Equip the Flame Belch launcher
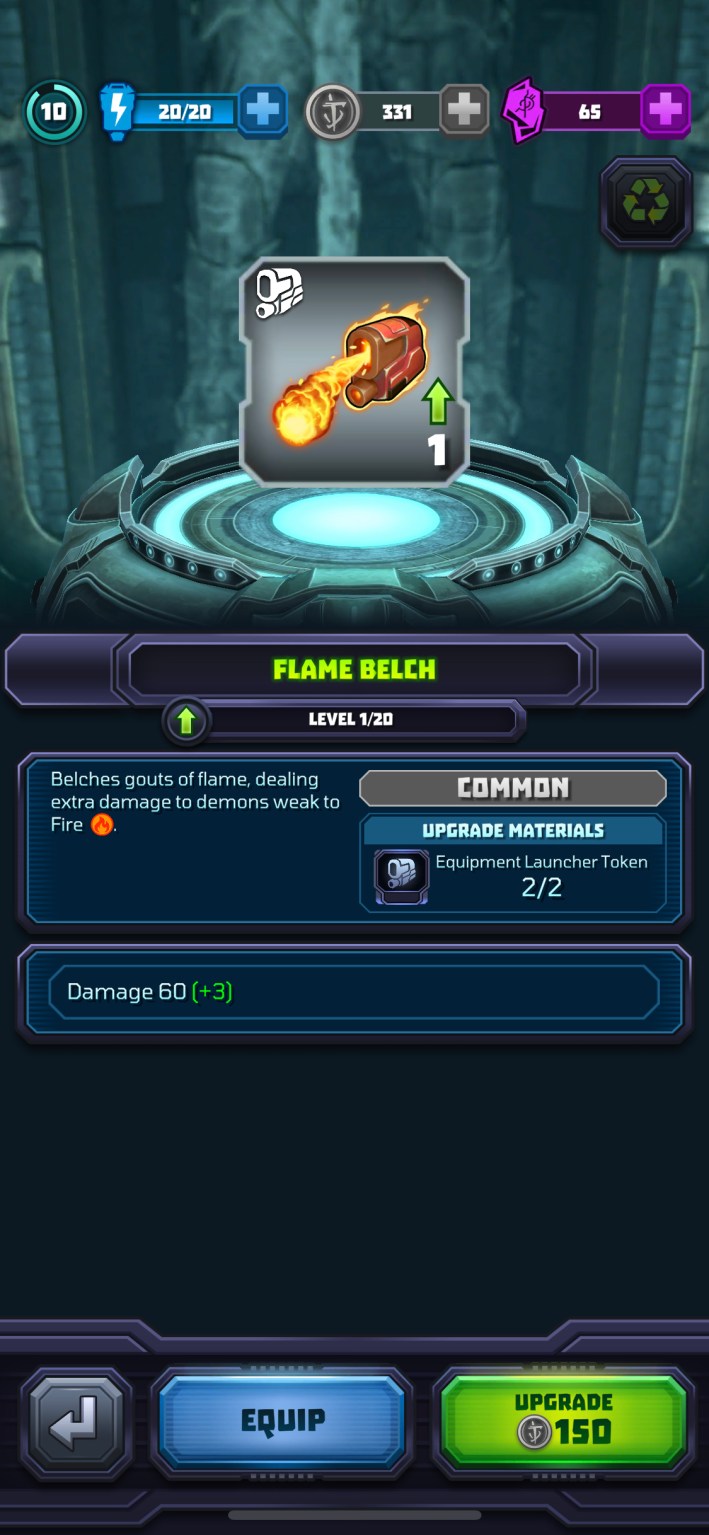Screen dimensions: 709x1535 [x=282, y=1419]
